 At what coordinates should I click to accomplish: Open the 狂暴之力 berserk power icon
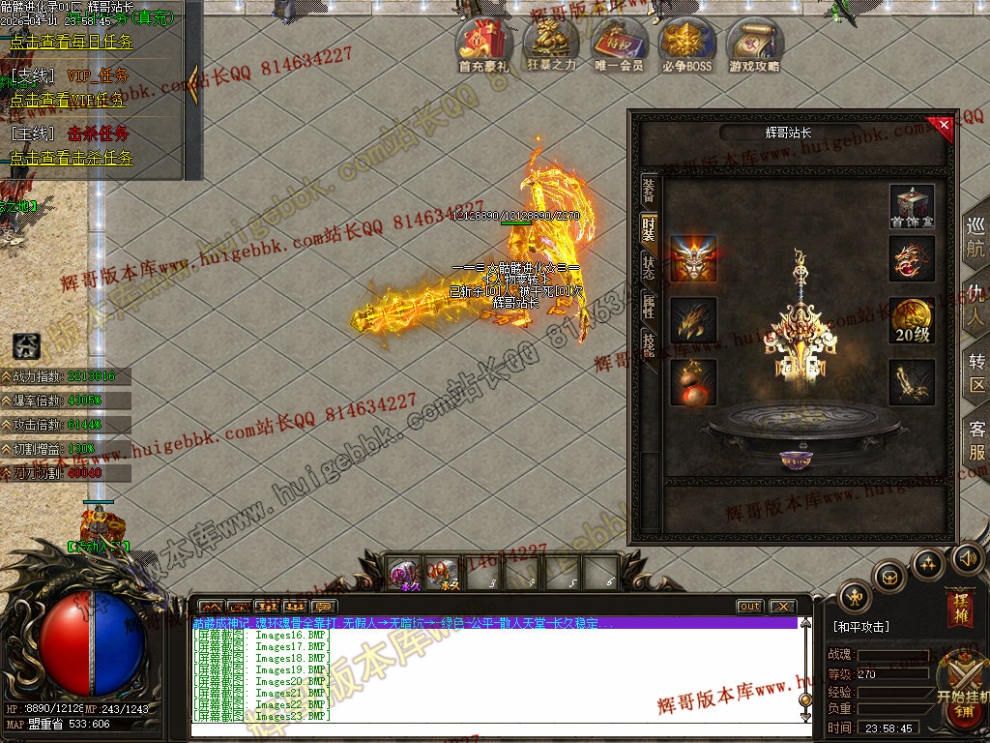click(x=551, y=45)
